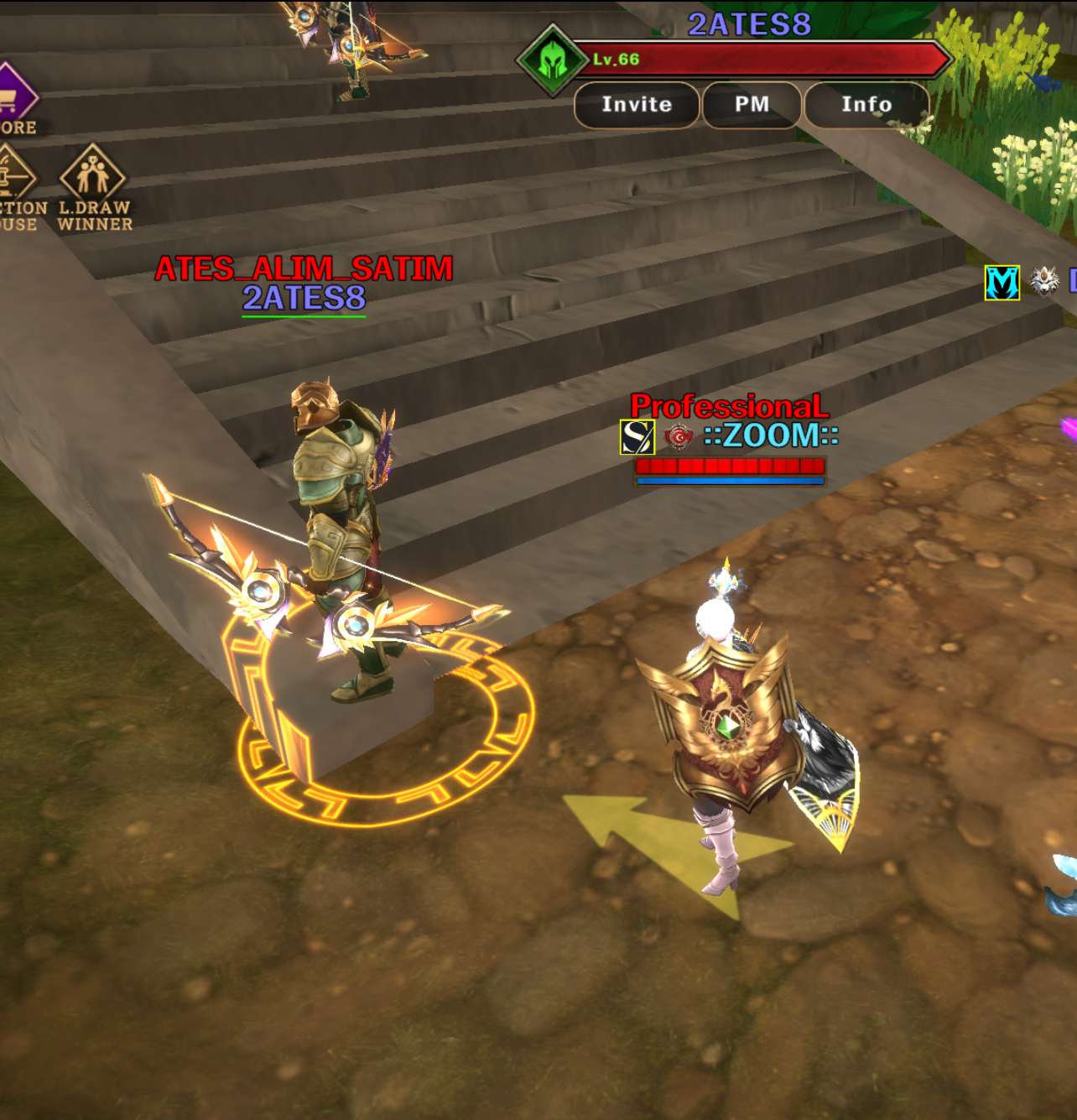
Task: Send a PM to 2ATES8
Action: point(752,105)
